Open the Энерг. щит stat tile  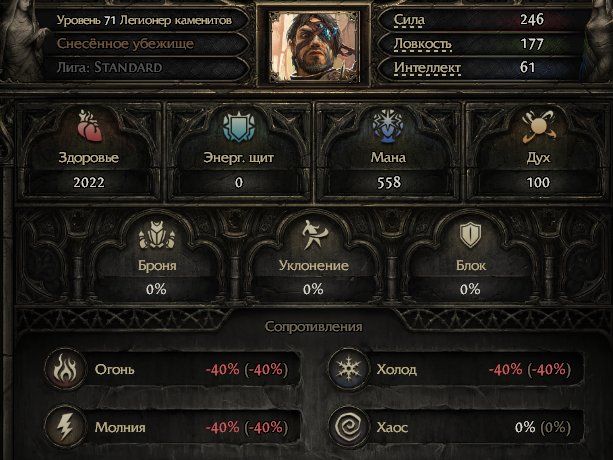[x=239, y=150]
